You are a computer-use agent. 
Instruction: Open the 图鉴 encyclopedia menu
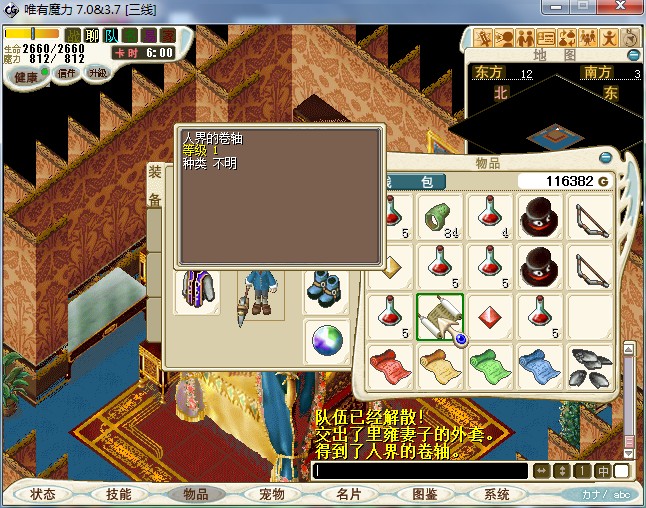click(424, 494)
